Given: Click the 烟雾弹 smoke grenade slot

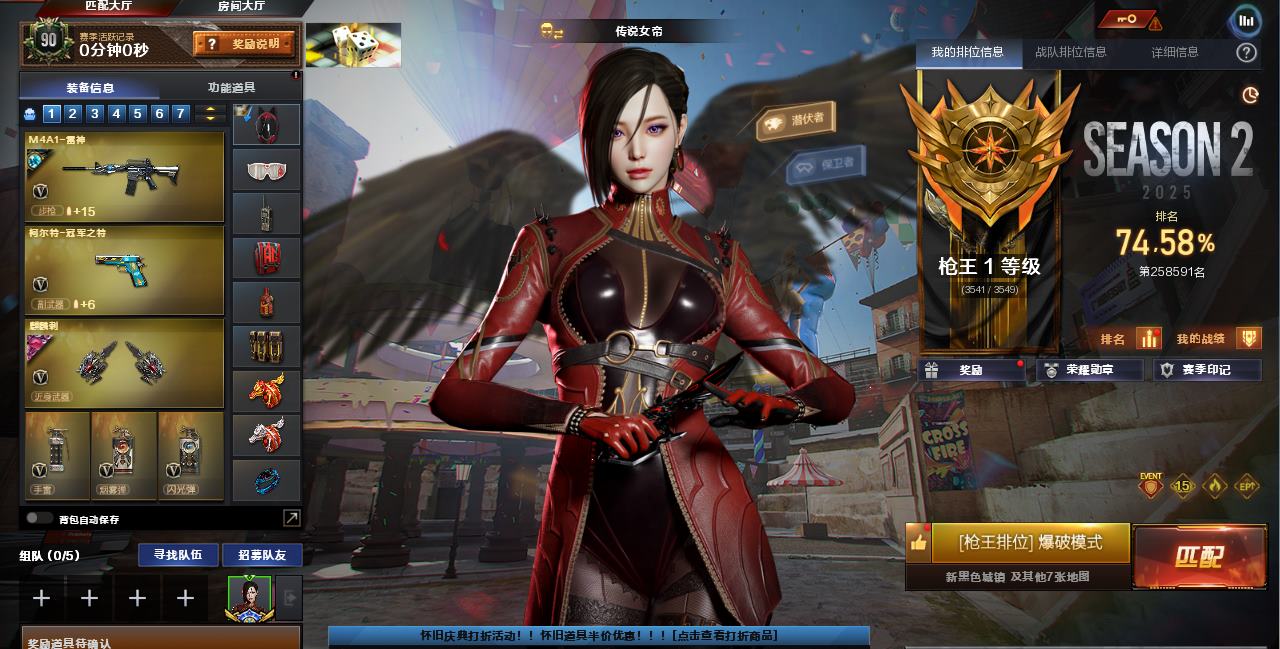Looking at the screenshot, I should 124,457.
